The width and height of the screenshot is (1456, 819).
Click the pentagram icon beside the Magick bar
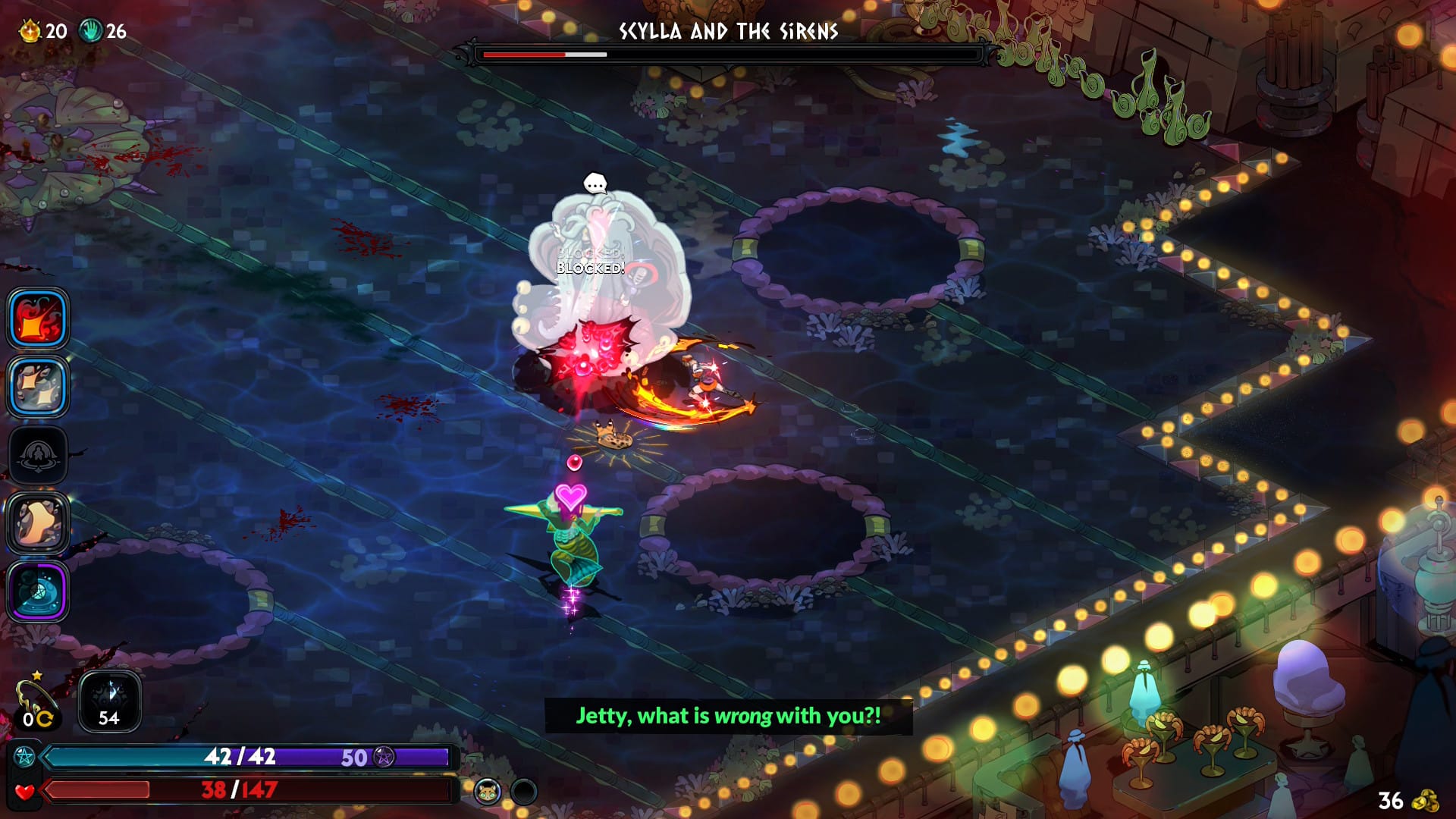tap(25, 755)
